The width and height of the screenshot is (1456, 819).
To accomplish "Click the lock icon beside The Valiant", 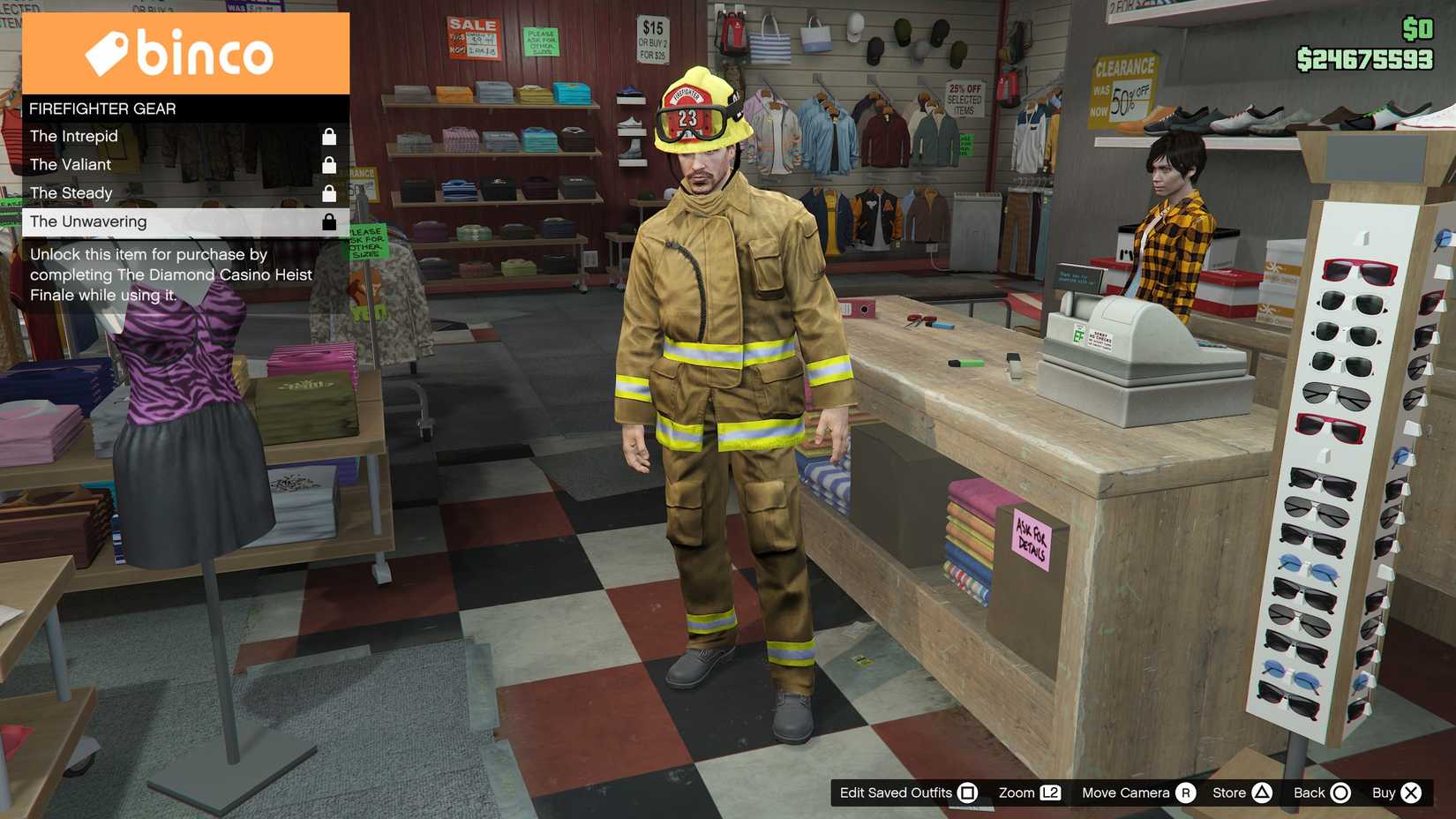I will [x=330, y=164].
